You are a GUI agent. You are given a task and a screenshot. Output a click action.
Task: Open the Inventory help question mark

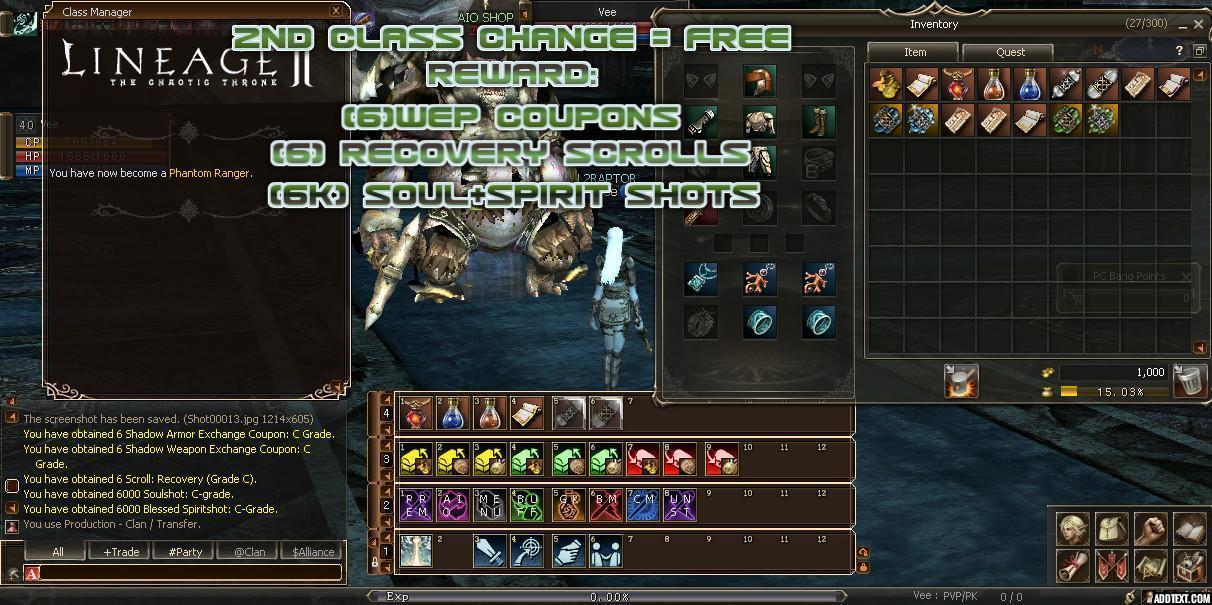pyautogui.click(x=1179, y=51)
